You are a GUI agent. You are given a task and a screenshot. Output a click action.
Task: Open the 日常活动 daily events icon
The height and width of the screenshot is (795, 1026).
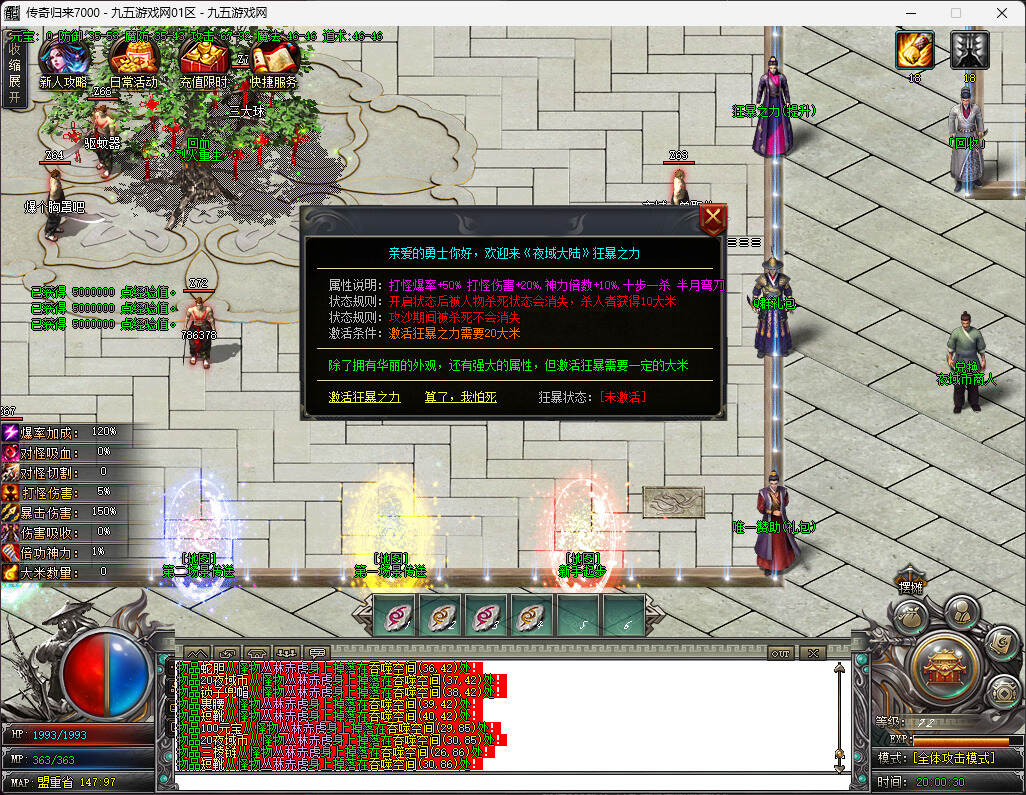click(x=133, y=66)
